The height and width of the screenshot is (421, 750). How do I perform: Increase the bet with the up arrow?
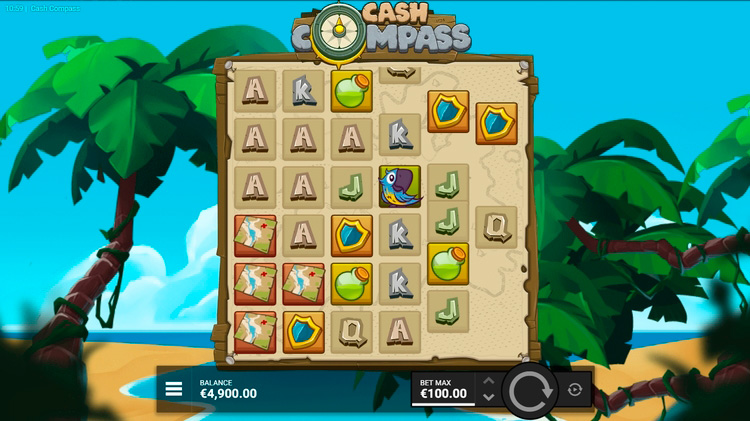[x=488, y=381]
